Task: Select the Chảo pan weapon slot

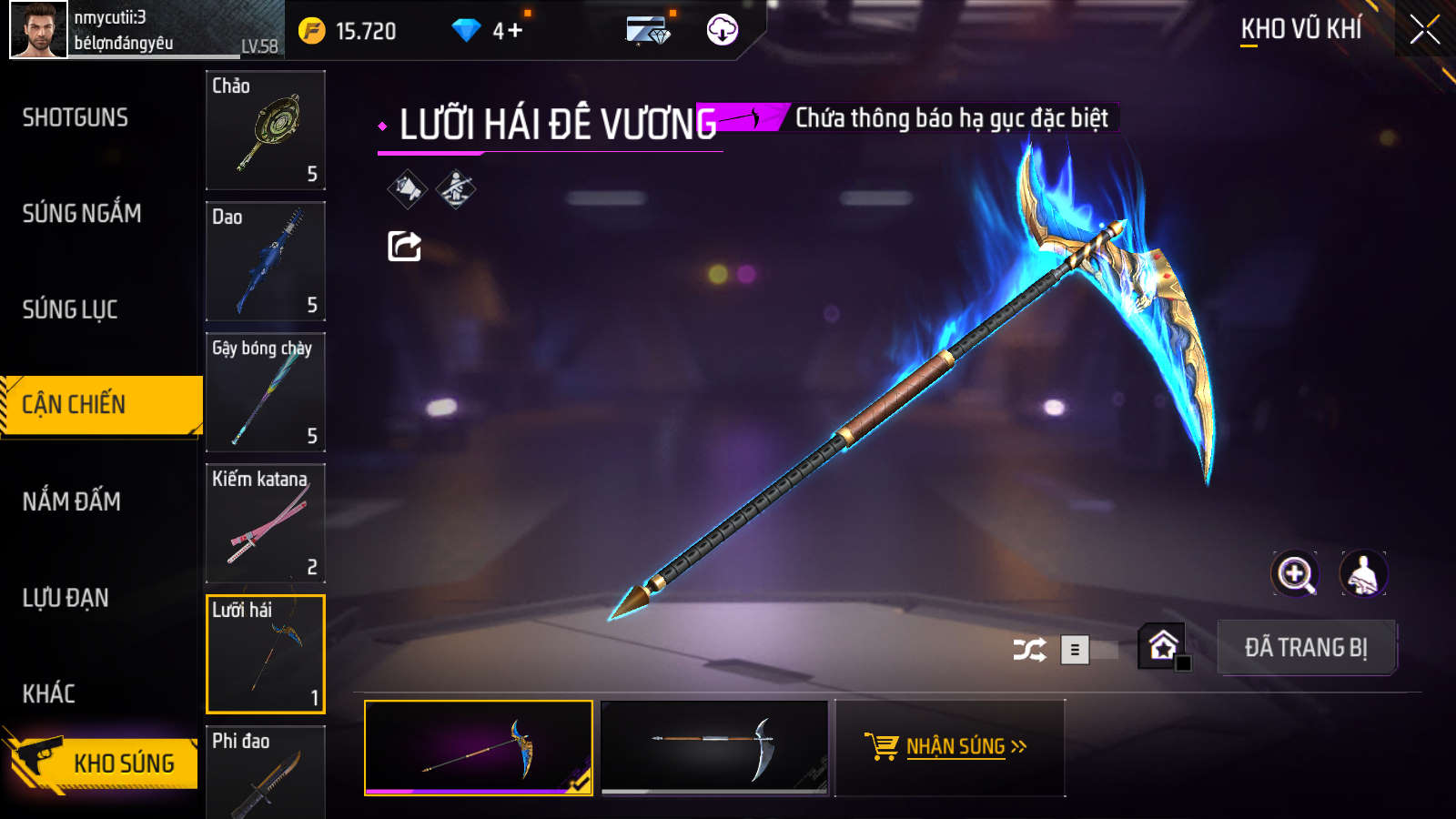Action: click(265, 130)
